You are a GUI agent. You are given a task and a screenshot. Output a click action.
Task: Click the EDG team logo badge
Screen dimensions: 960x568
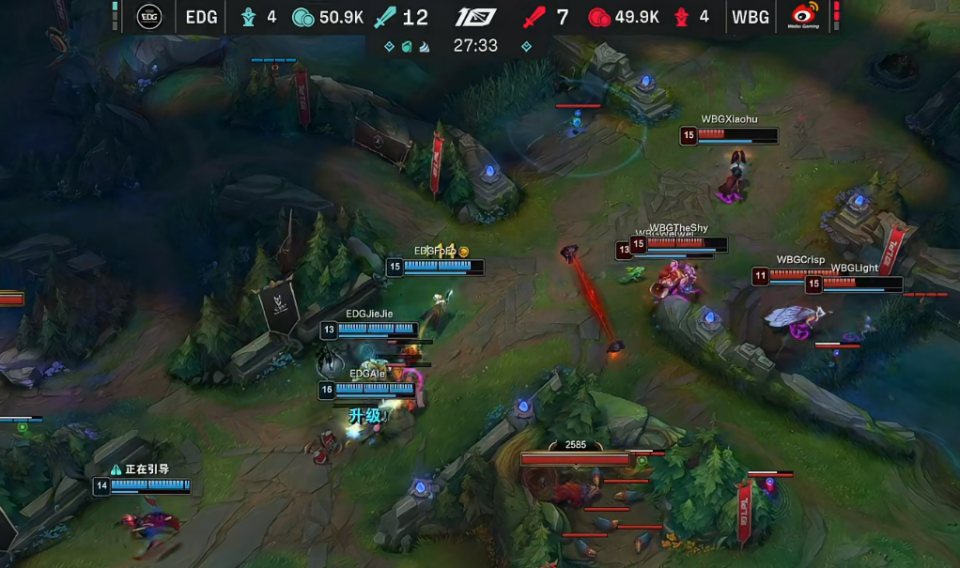pos(150,17)
